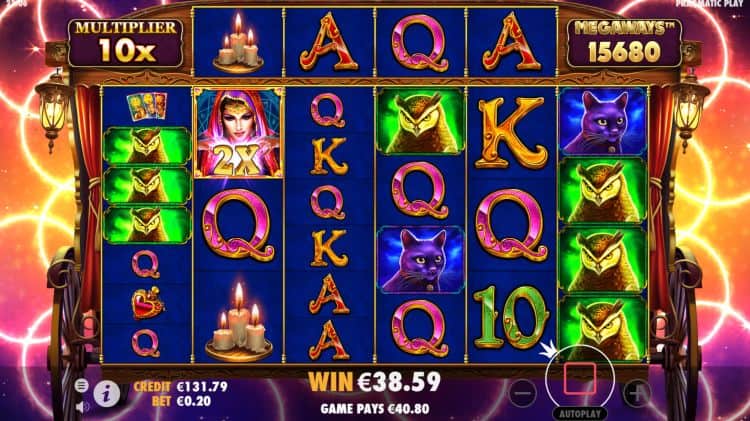Stop the spin with the square button
This screenshot has width=750, height=421.
click(580, 379)
